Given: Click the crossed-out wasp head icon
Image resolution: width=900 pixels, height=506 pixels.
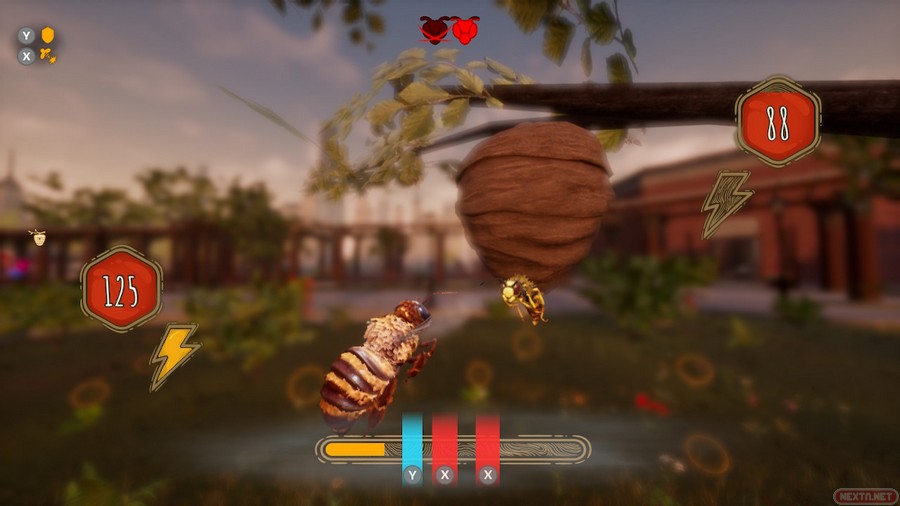Looking at the screenshot, I should click(x=434, y=30).
